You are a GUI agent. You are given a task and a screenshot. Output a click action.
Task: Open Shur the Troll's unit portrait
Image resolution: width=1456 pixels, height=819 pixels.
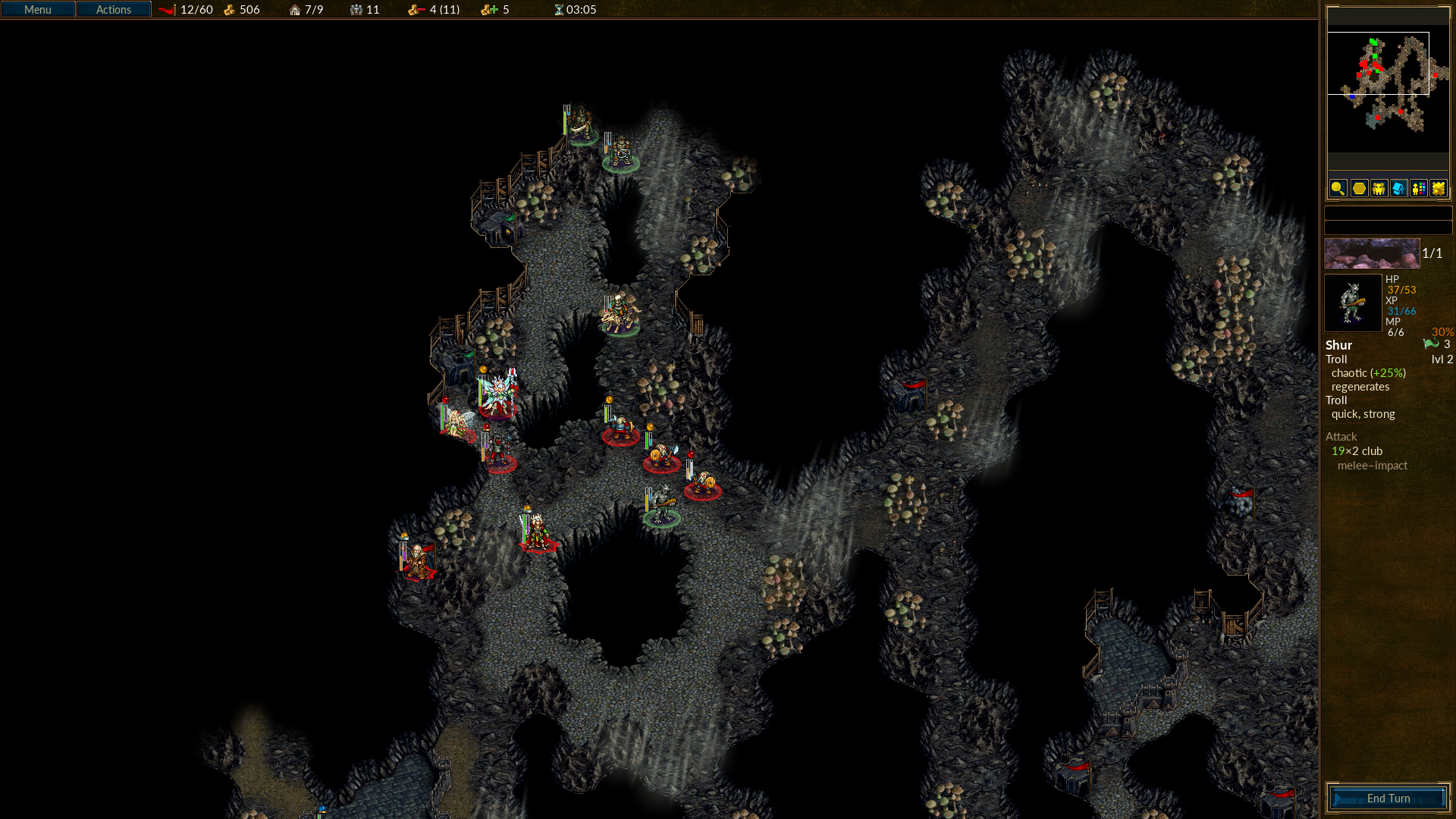[1353, 303]
